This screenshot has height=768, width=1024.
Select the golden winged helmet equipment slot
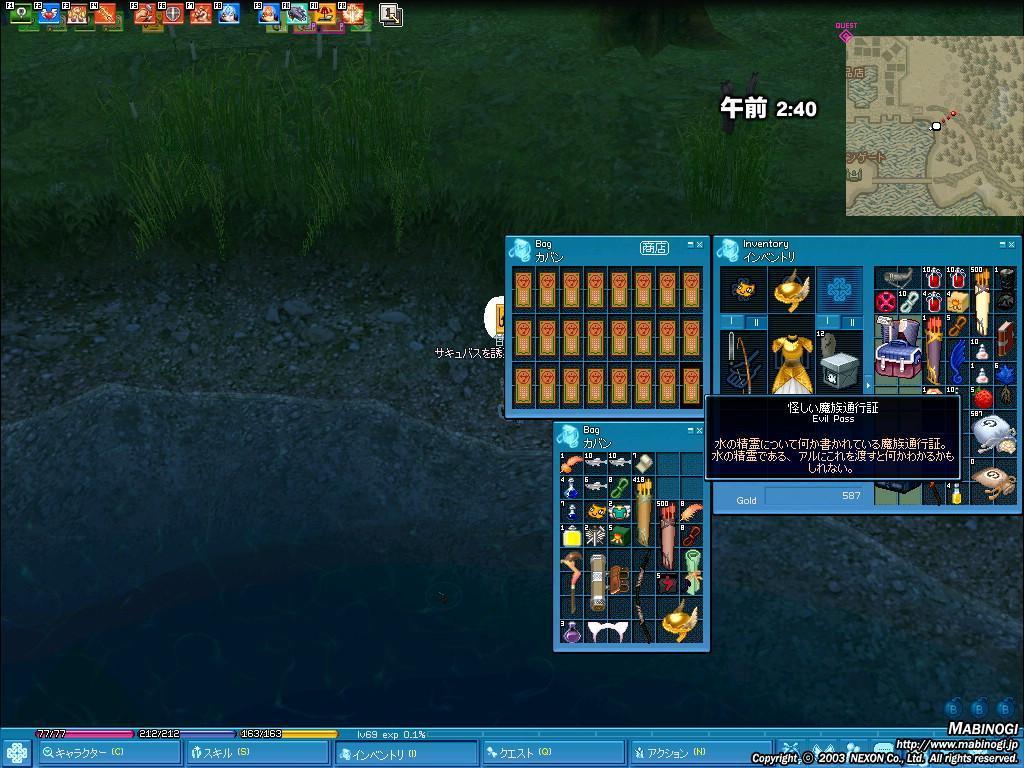[791, 289]
